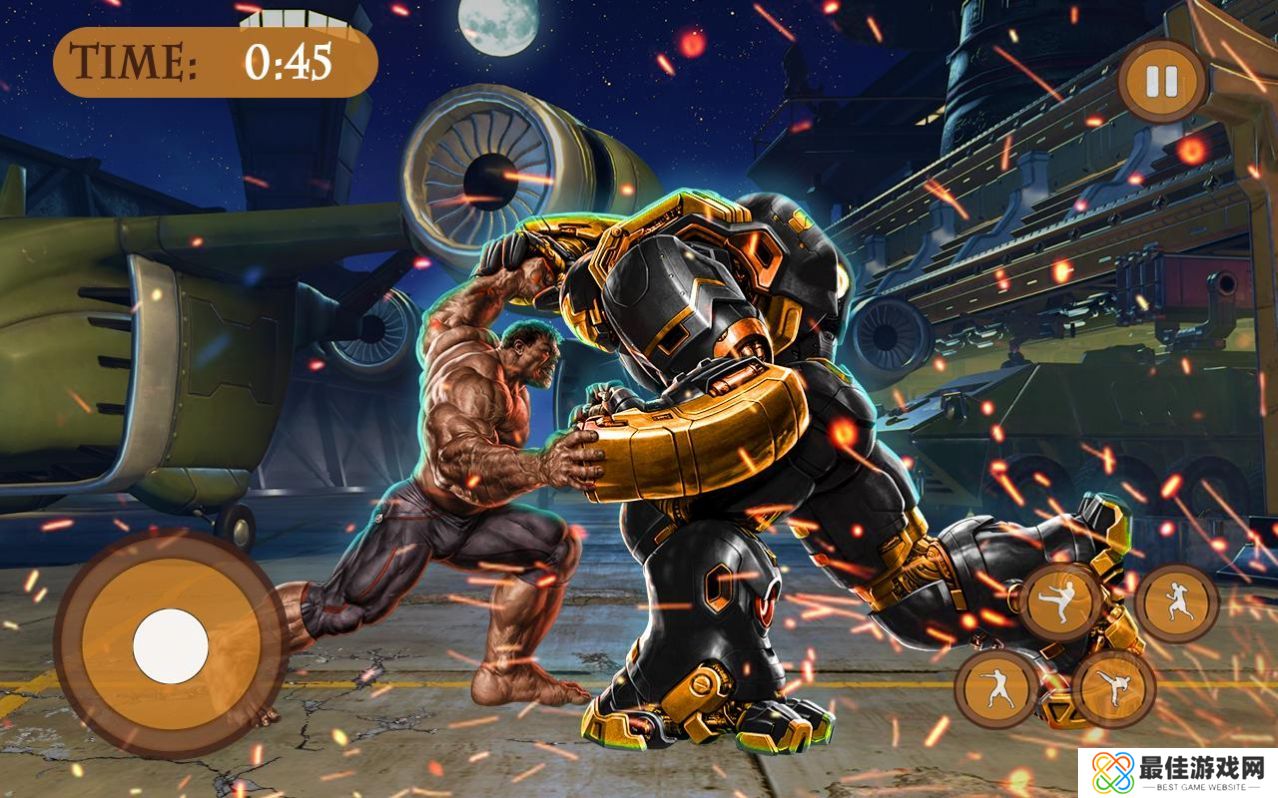Screen dimensions: 1278x798
Task: Use the punch attack button
Action: pyautogui.click(x=996, y=688)
